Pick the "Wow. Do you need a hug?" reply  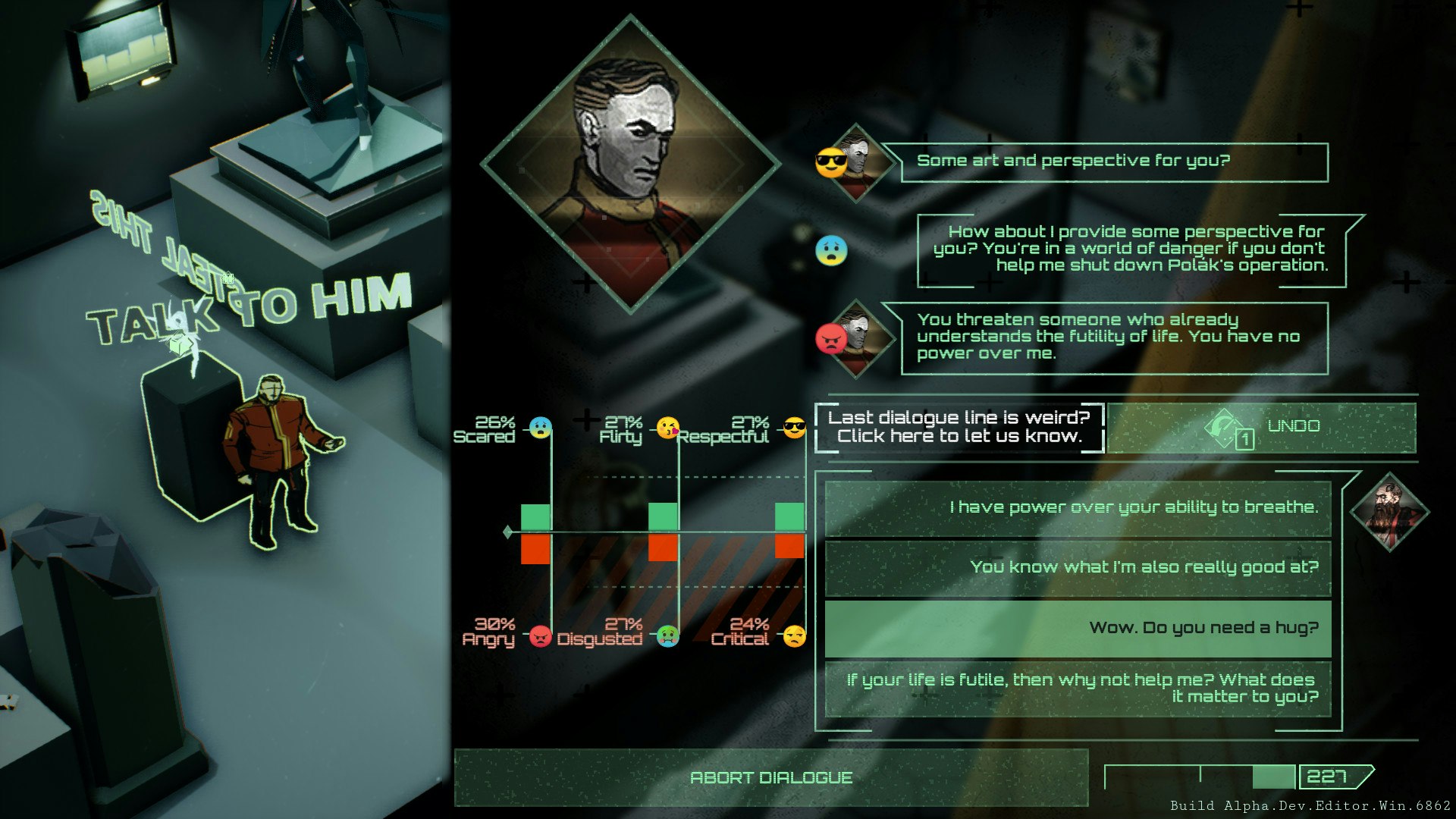coord(1078,628)
